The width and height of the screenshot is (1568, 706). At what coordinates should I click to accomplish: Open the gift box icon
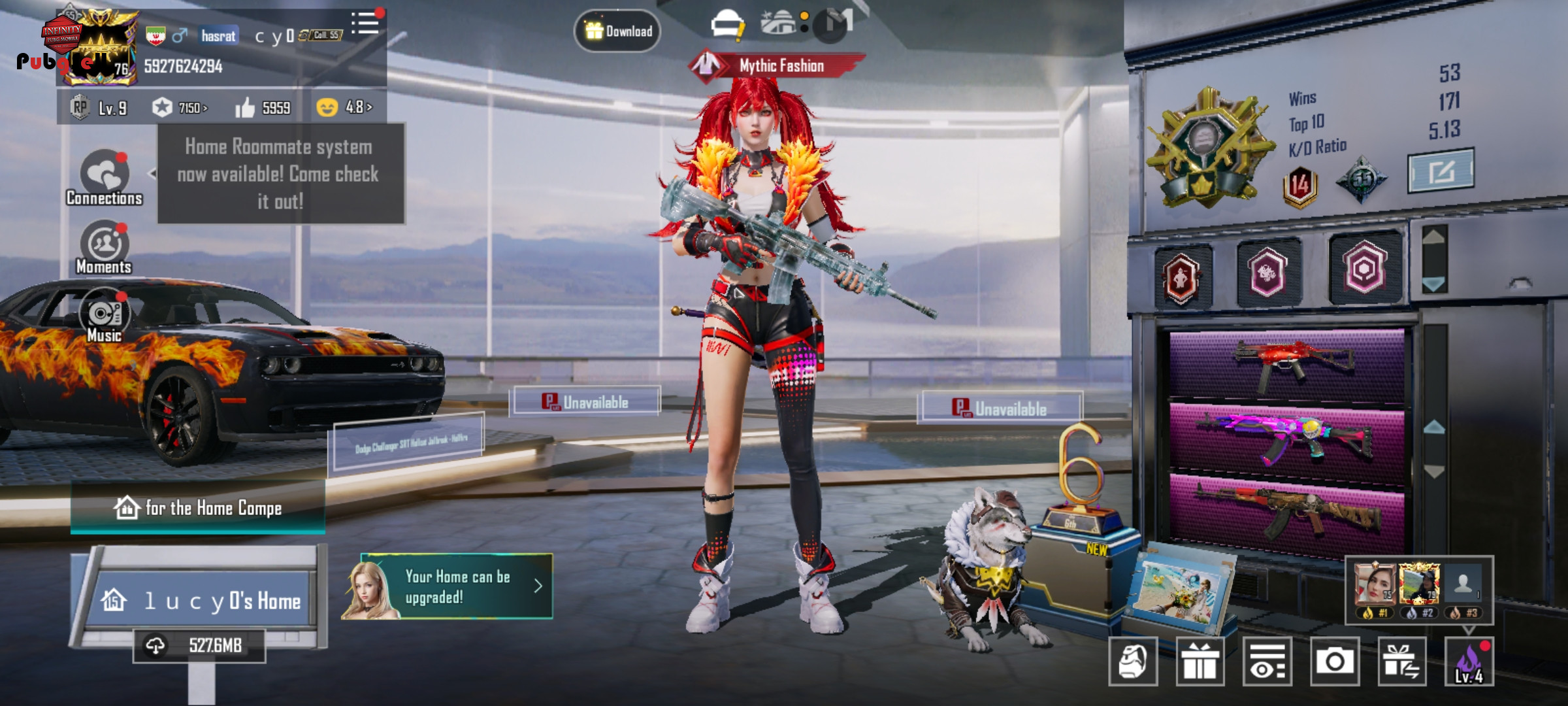[x=1200, y=662]
